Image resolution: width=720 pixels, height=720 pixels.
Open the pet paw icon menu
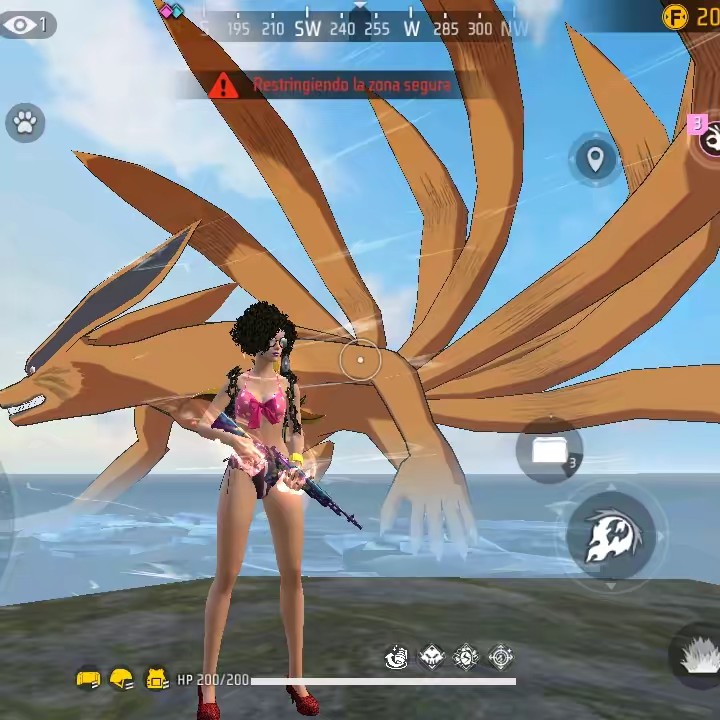point(25,123)
